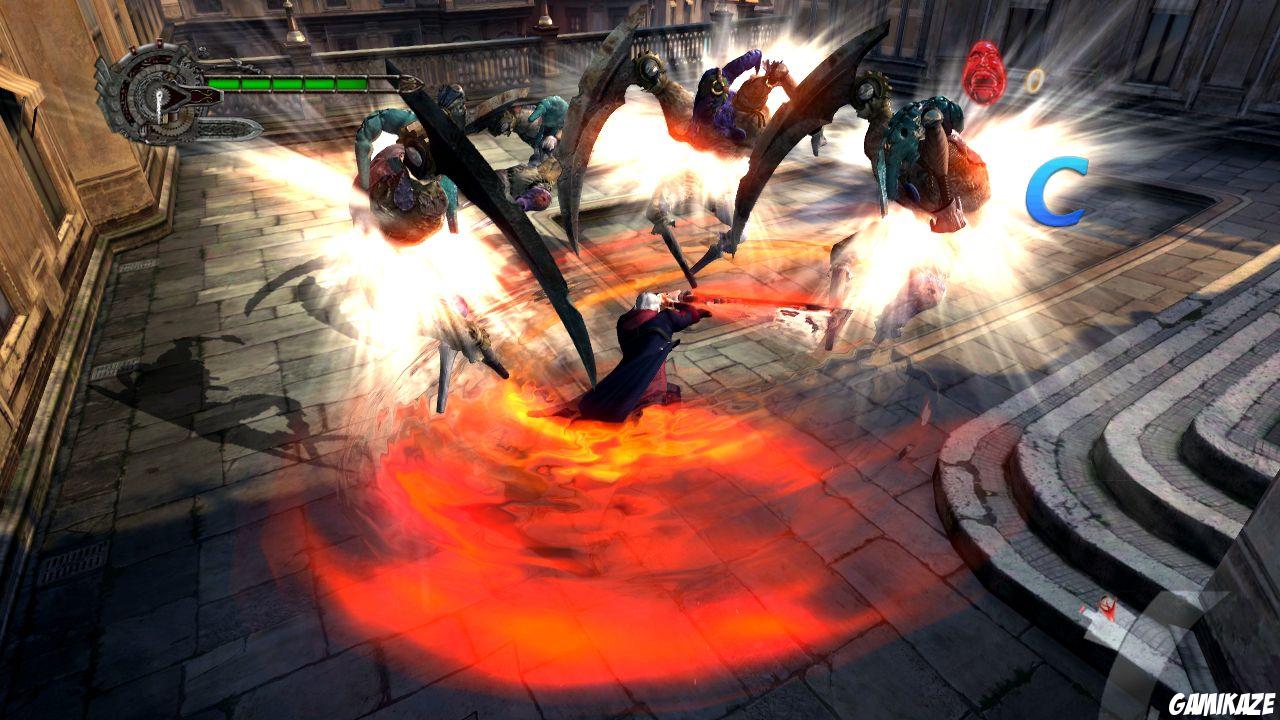Click the divider between the second and third segments
Screen dimensions: 1280x720
[x=270, y=82]
